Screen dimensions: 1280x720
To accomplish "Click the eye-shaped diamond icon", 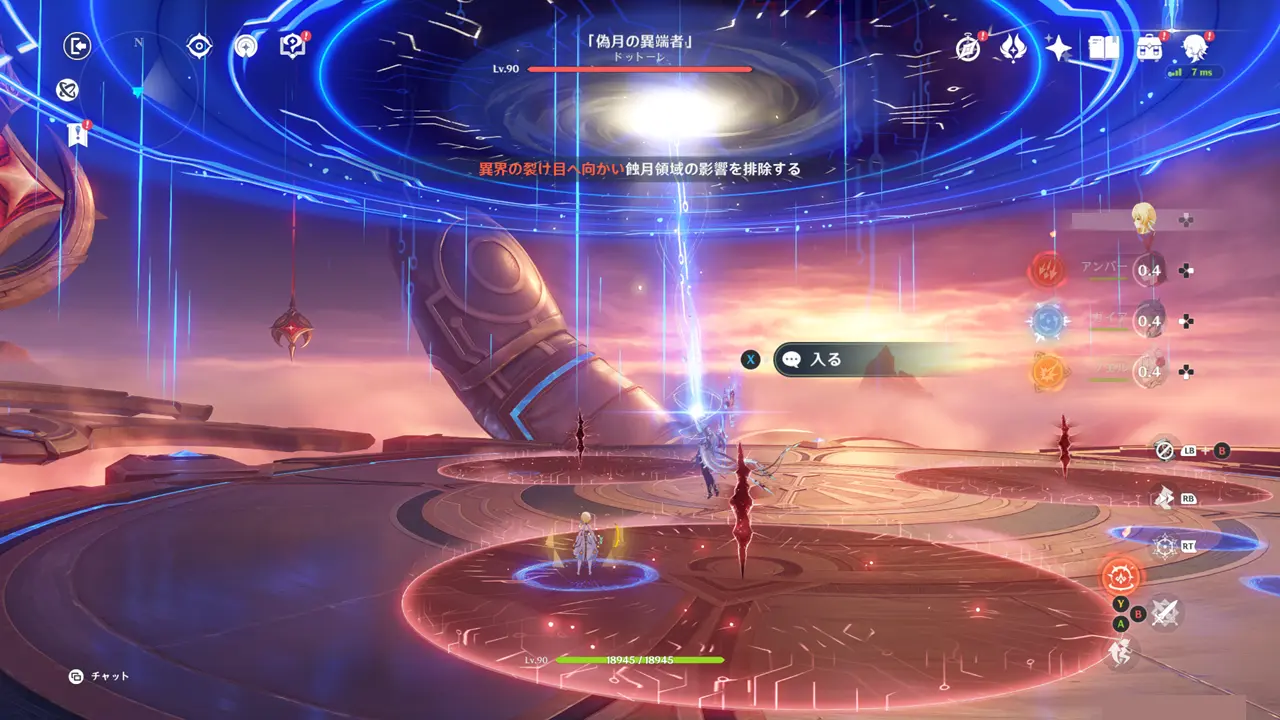I will pyautogui.click(x=200, y=46).
